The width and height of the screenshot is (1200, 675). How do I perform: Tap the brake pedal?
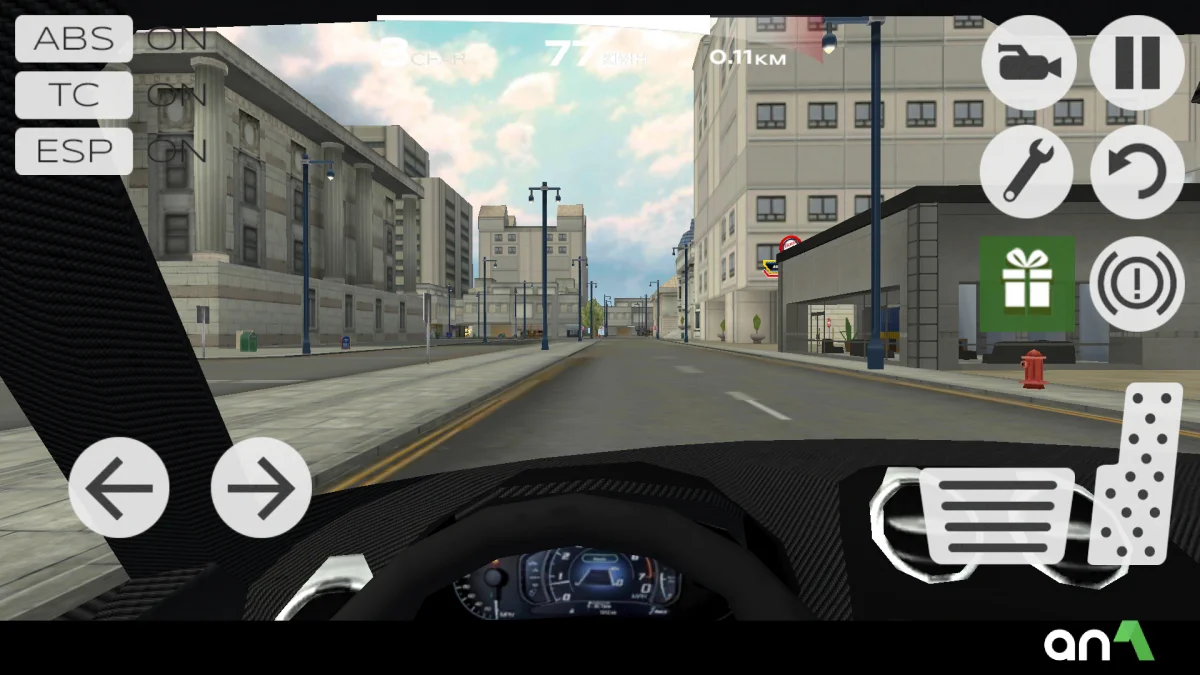click(x=996, y=515)
